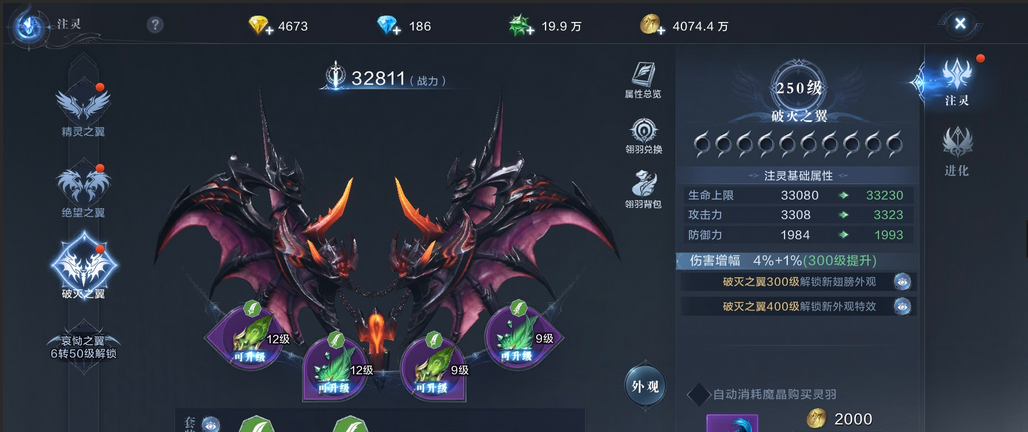This screenshot has height=432, width=1028.
Task: Switch to the 进化 tab
Action: click(x=956, y=151)
